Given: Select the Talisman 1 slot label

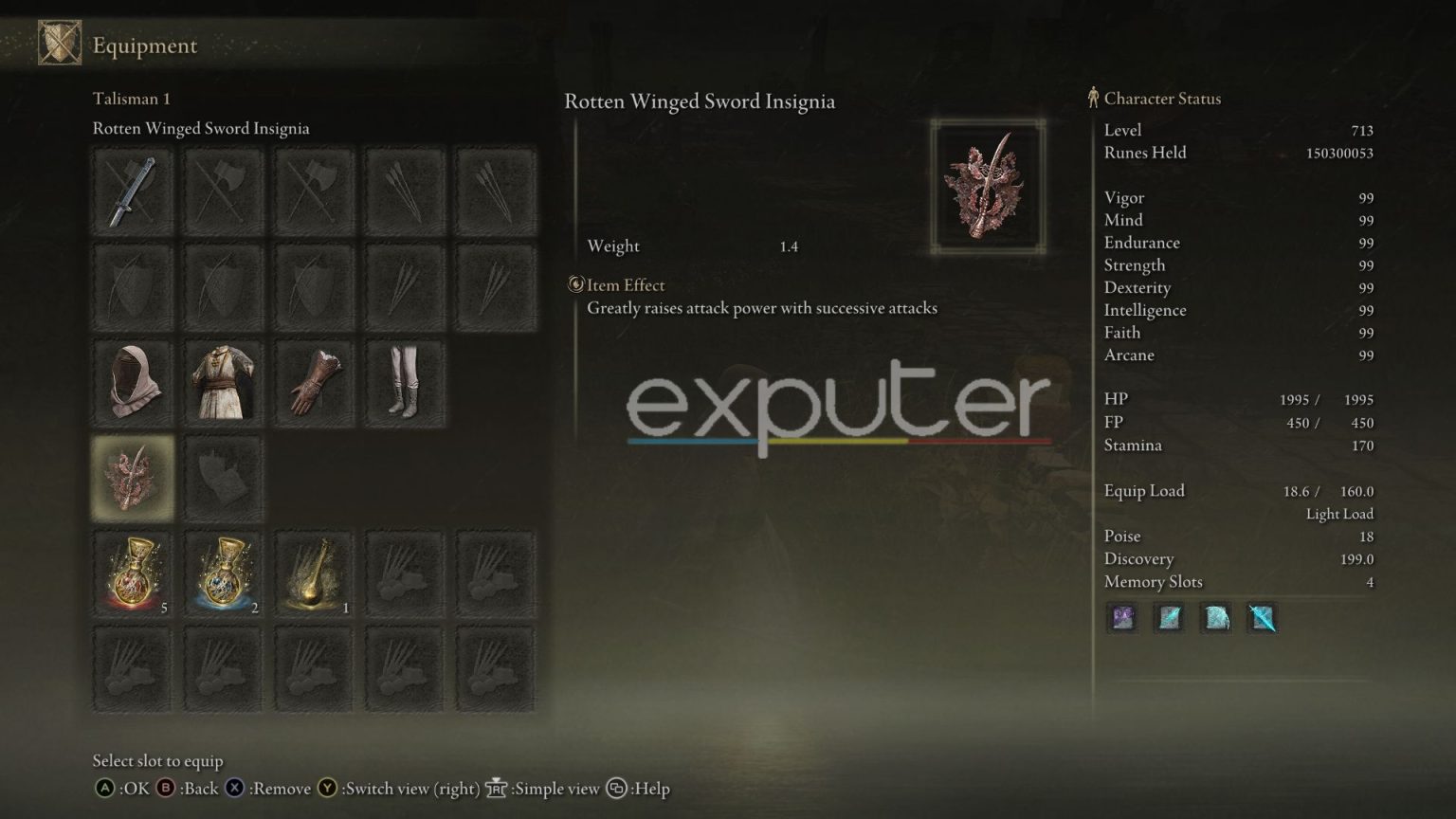Looking at the screenshot, I should 131,98.
